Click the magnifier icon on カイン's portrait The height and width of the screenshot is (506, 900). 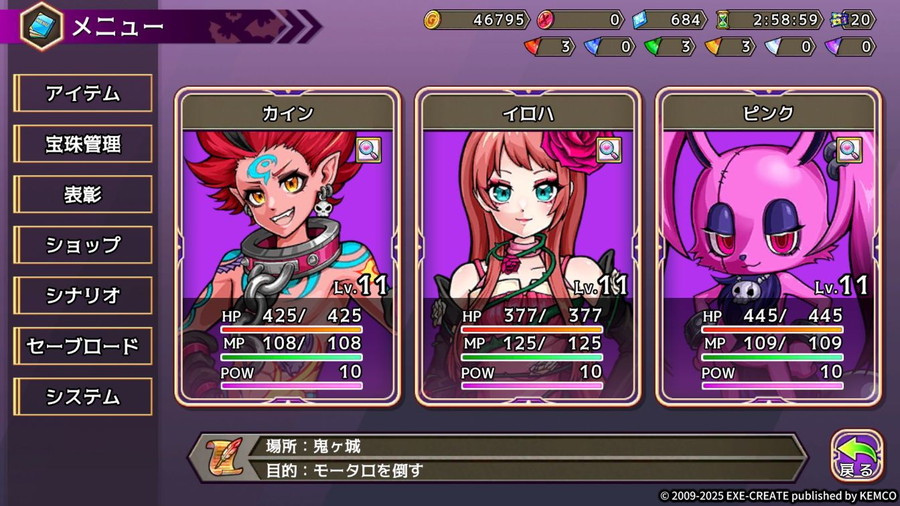pyautogui.click(x=368, y=150)
